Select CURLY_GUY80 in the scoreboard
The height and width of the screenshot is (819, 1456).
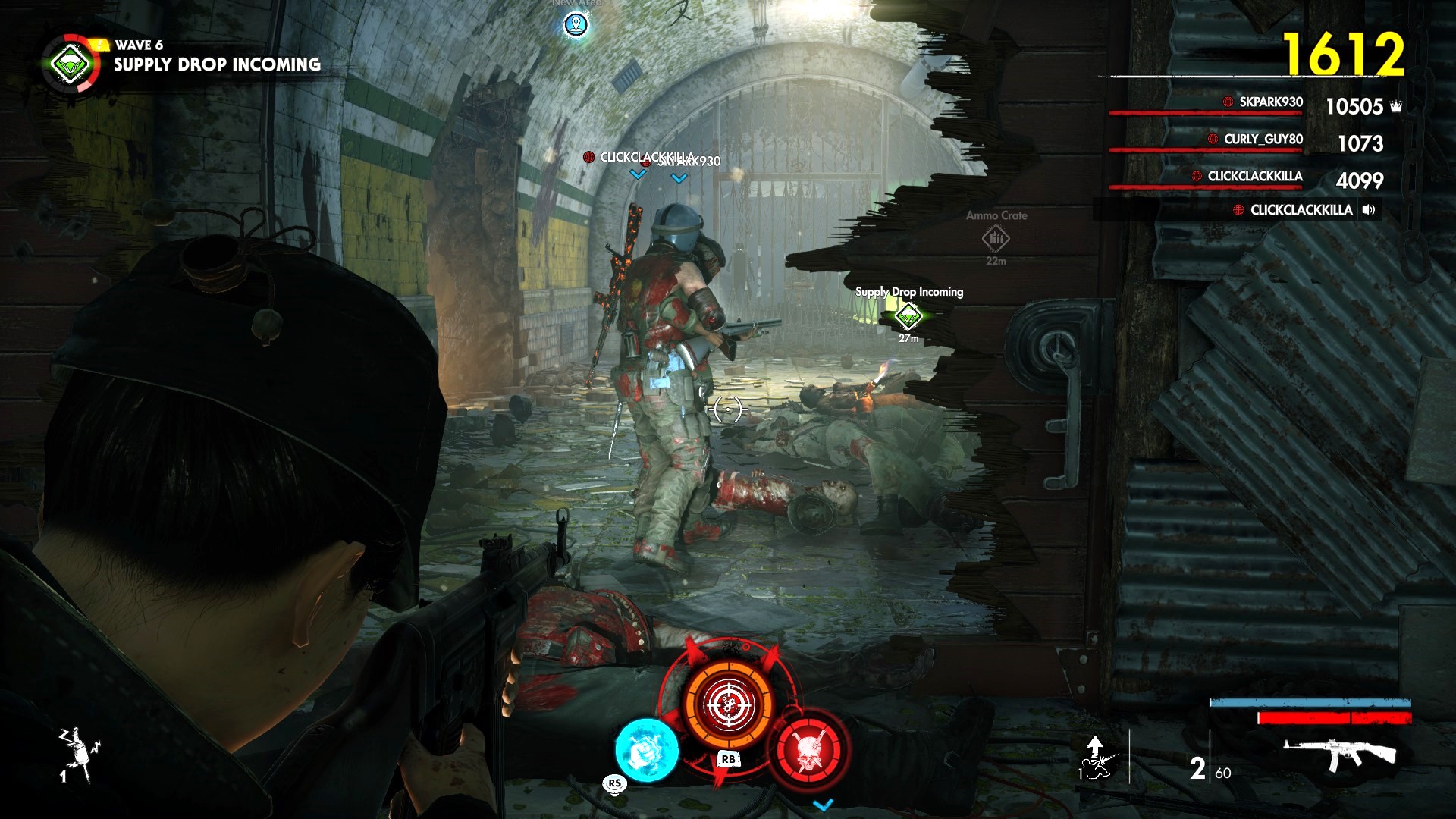click(1263, 140)
